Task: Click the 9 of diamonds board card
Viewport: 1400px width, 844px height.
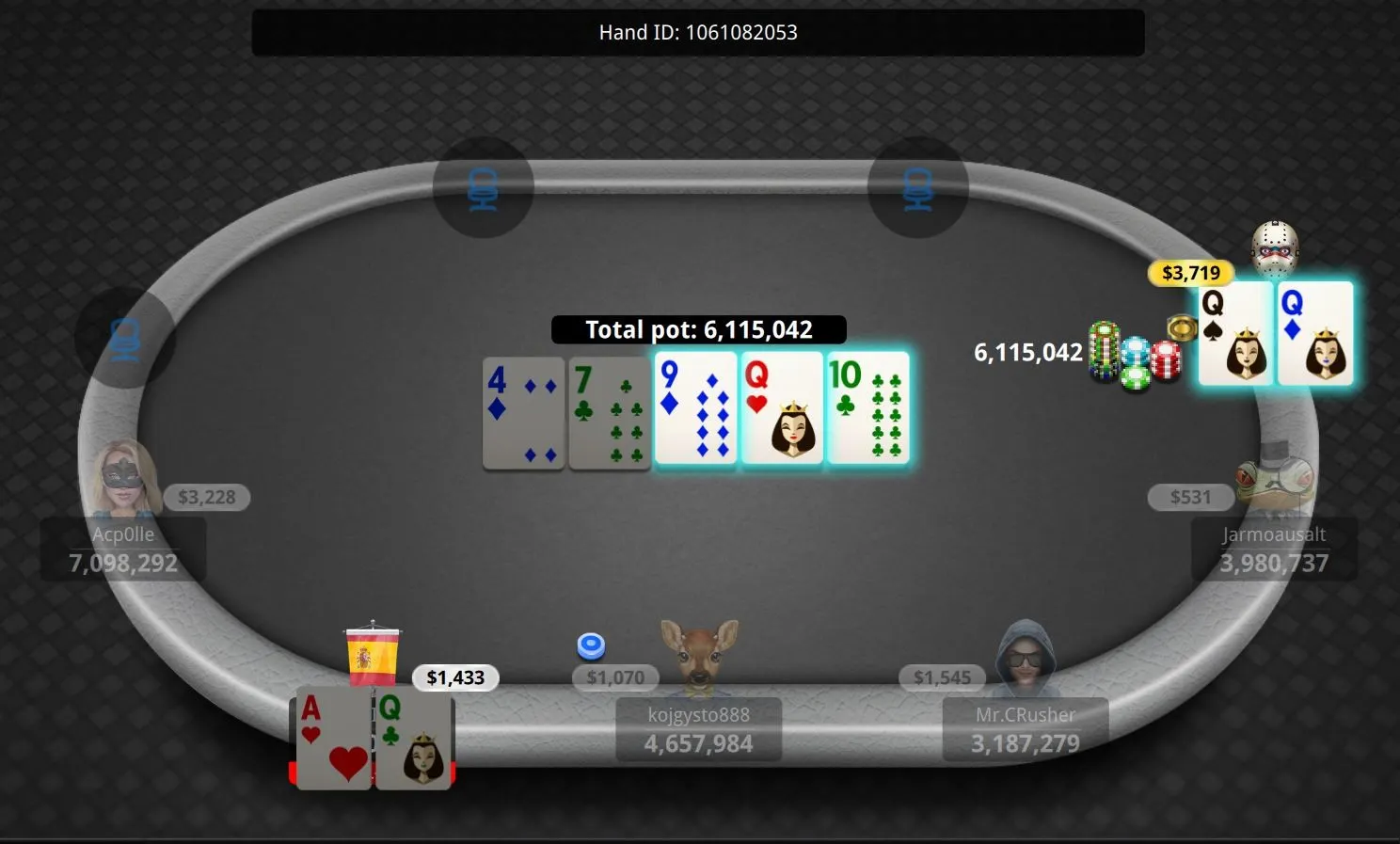Action: 696,408
